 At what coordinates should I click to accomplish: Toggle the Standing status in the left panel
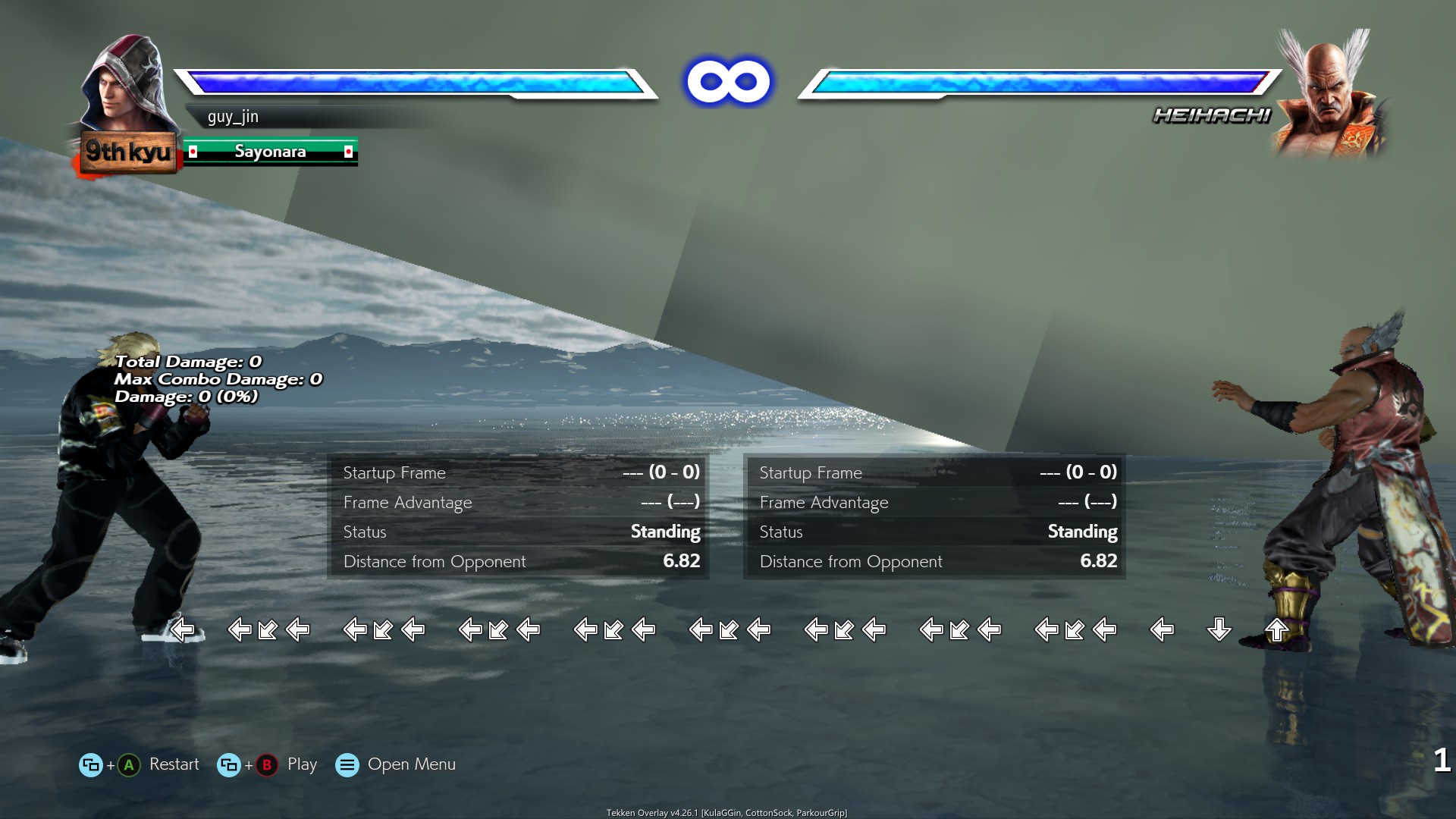point(665,532)
